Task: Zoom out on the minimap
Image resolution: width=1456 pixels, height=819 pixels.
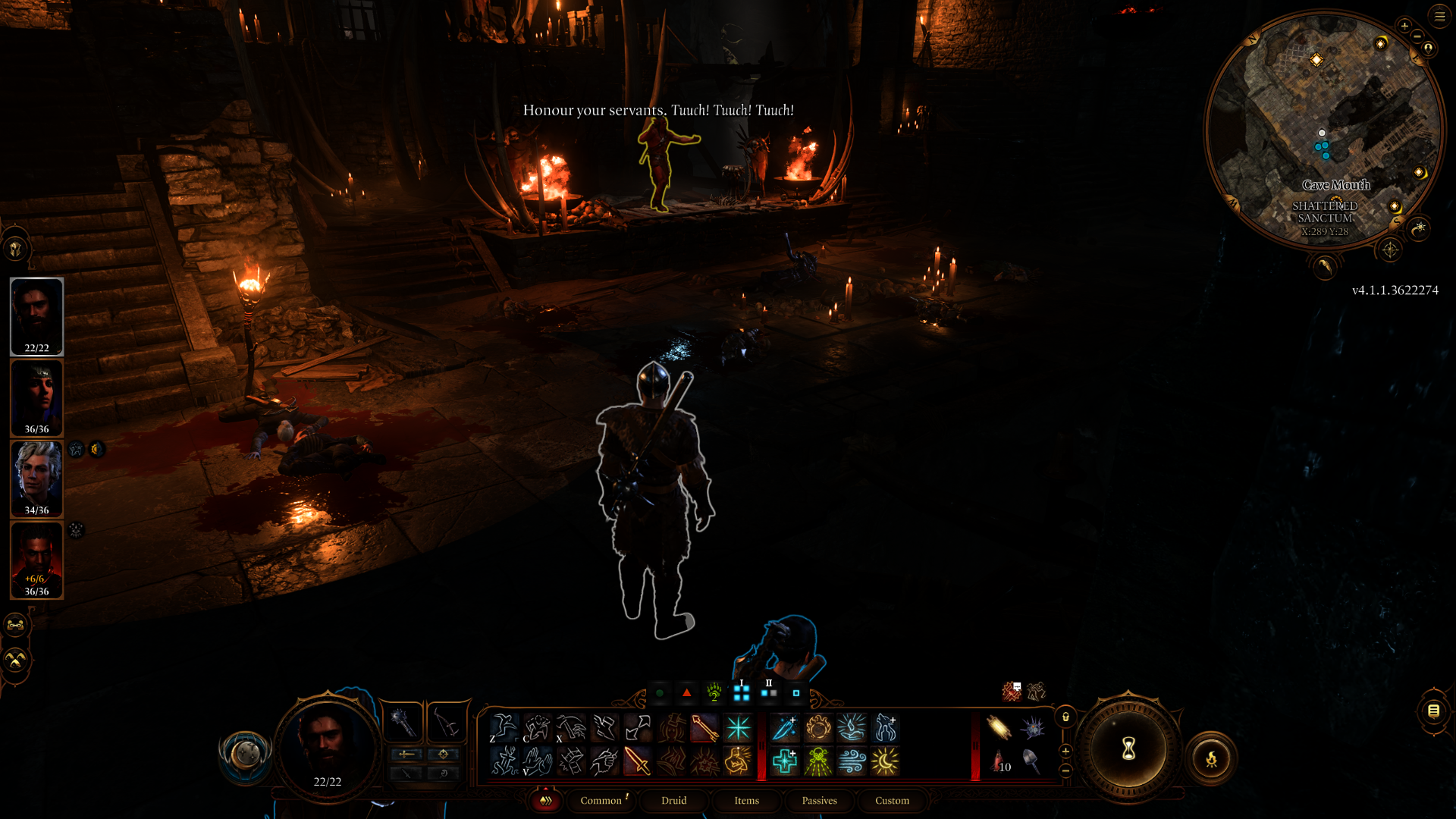Action: coord(1417,36)
